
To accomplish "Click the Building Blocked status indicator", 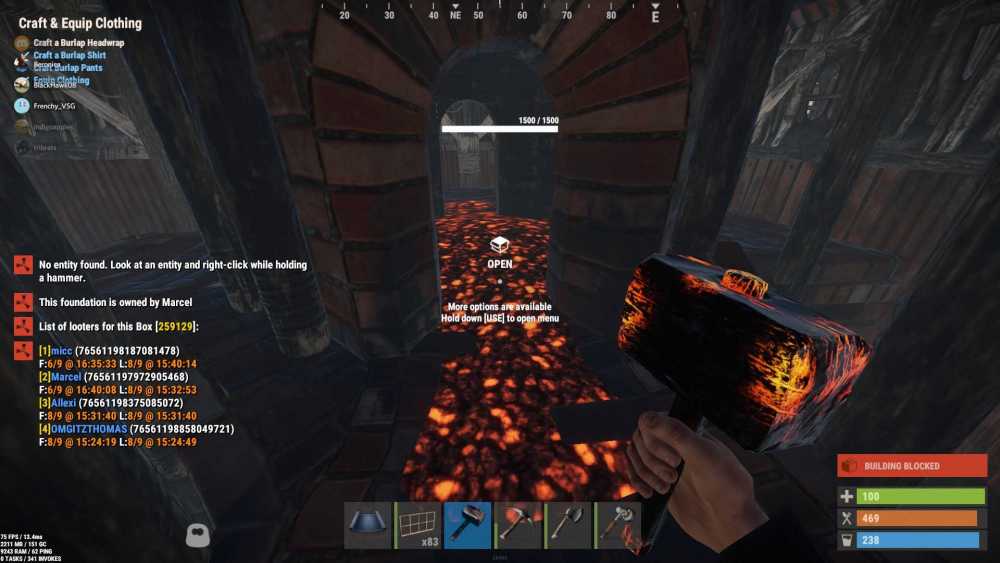I will (x=911, y=466).
